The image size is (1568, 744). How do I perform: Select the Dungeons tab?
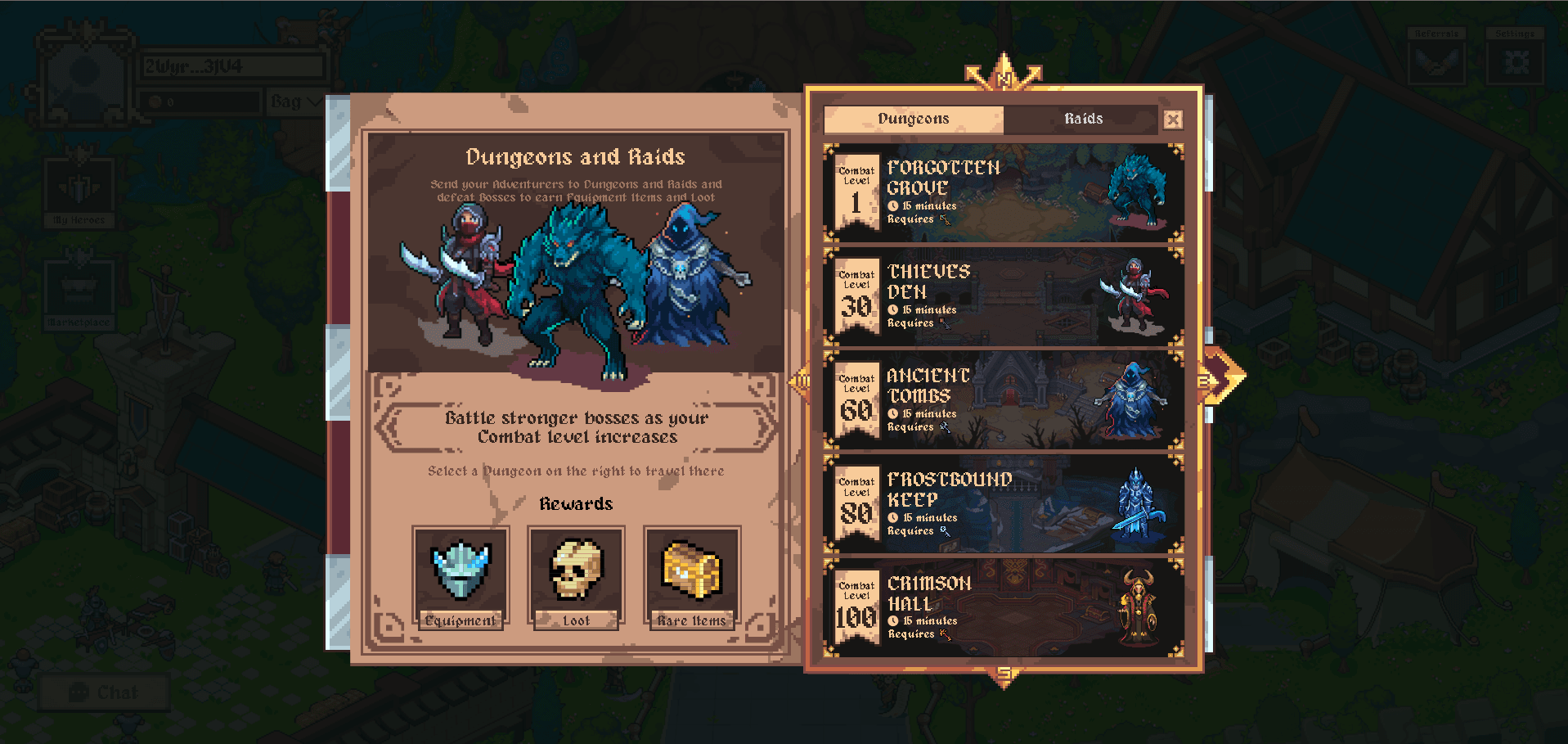pyautogui.click(x=913, y=119)
